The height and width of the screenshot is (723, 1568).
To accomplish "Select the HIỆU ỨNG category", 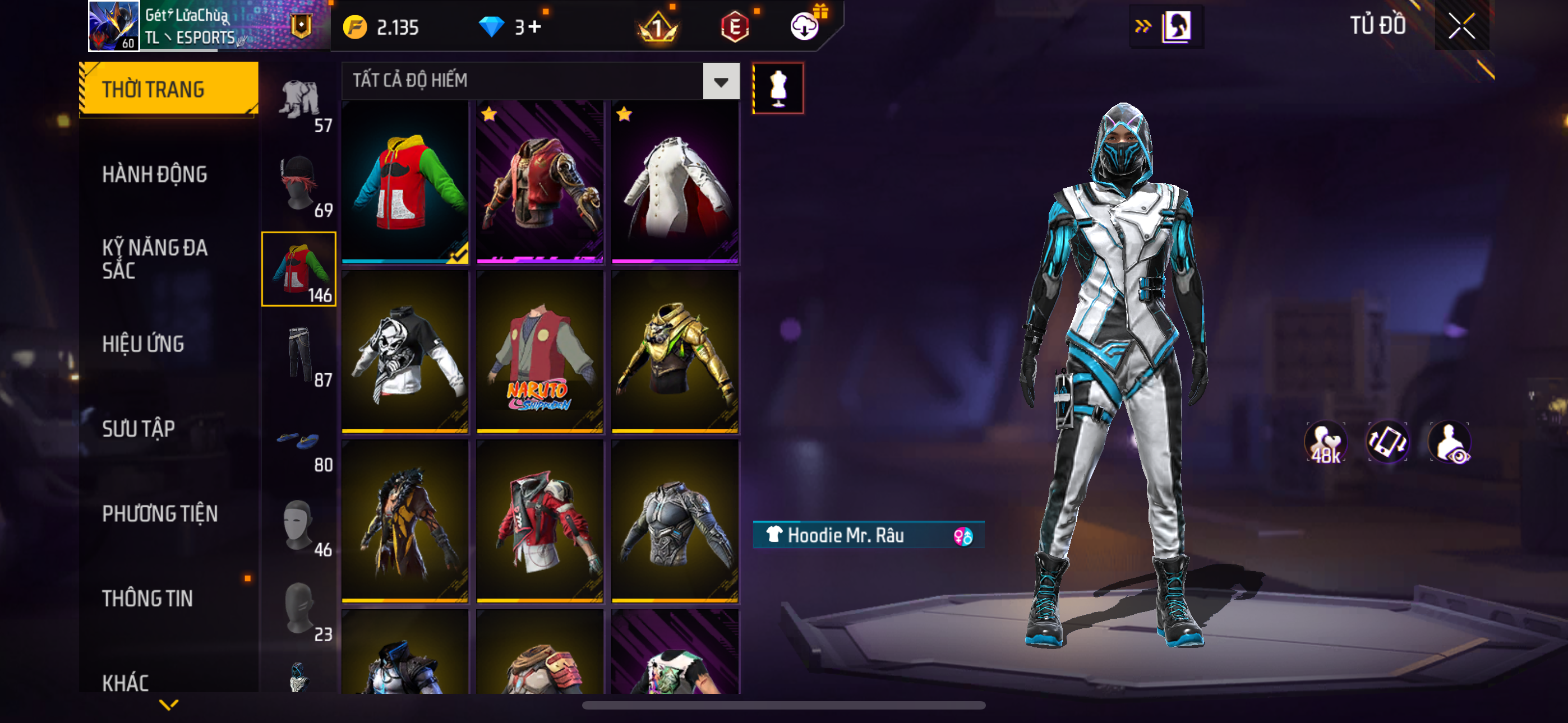I will [143, 344].
